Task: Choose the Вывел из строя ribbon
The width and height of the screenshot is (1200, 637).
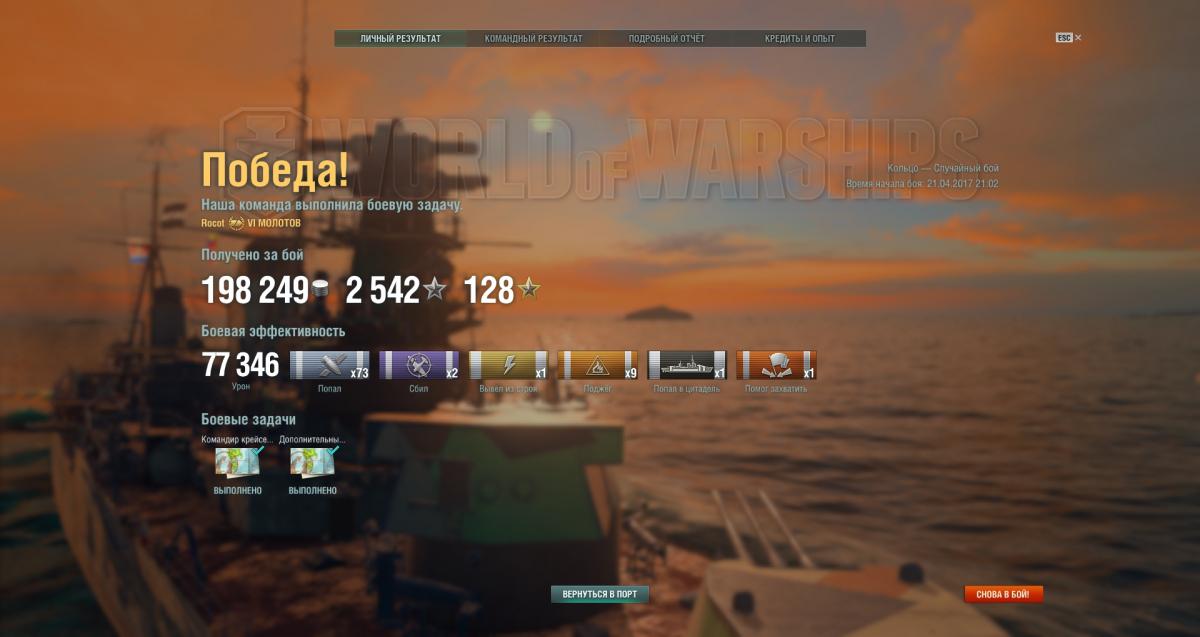Action: tap(509, 365)
